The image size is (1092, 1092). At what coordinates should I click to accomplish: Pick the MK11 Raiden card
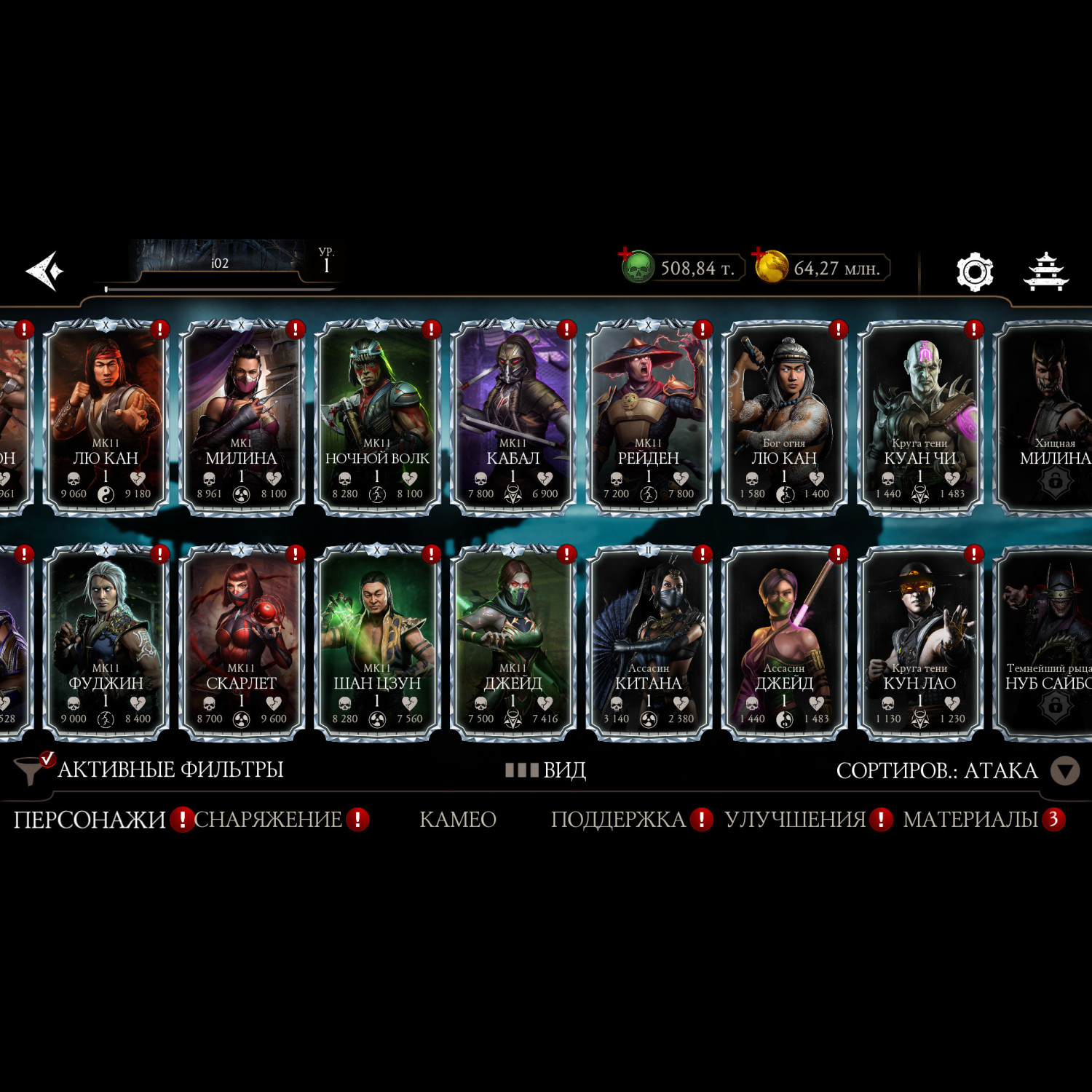coord(648,419)
